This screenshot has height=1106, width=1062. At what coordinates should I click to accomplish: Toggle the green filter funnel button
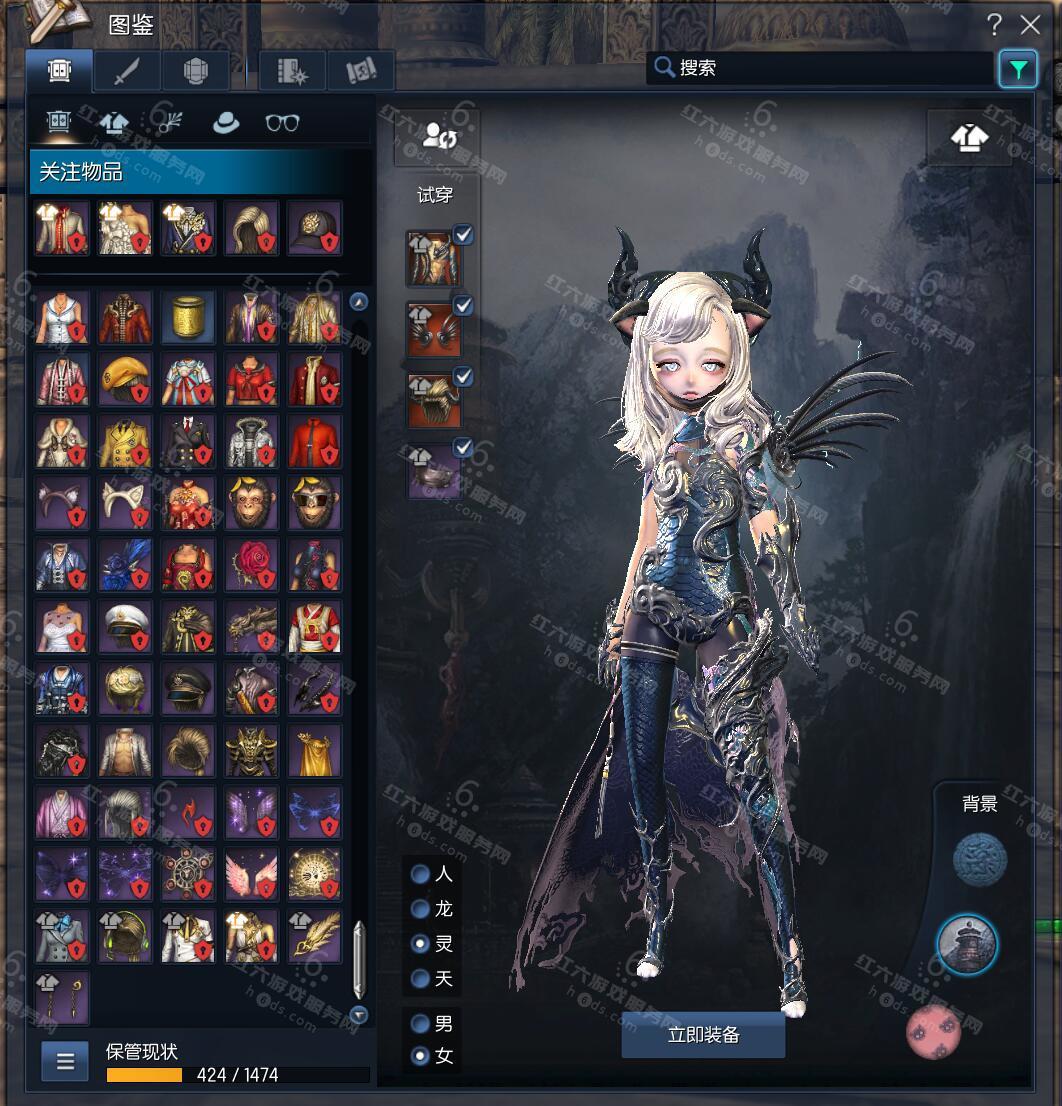tap(1017, 69)
